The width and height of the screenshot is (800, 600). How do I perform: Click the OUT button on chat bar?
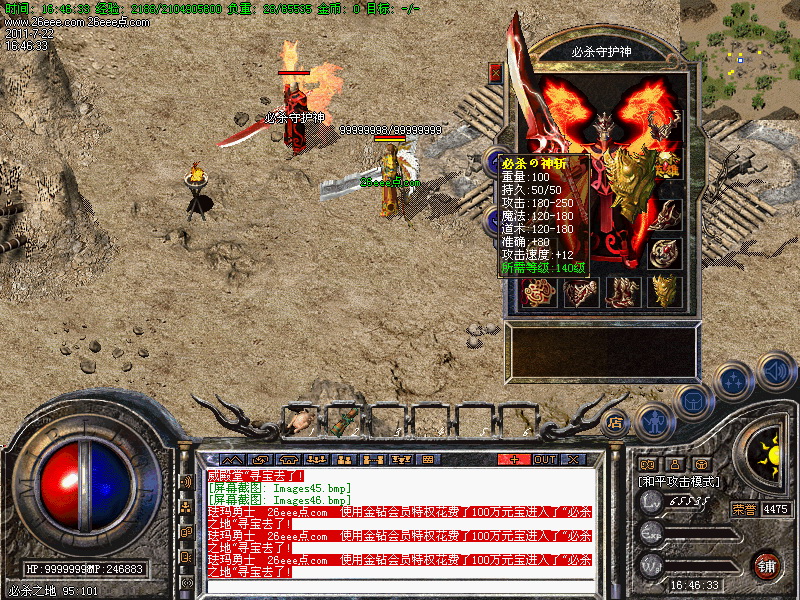[544, 459]
